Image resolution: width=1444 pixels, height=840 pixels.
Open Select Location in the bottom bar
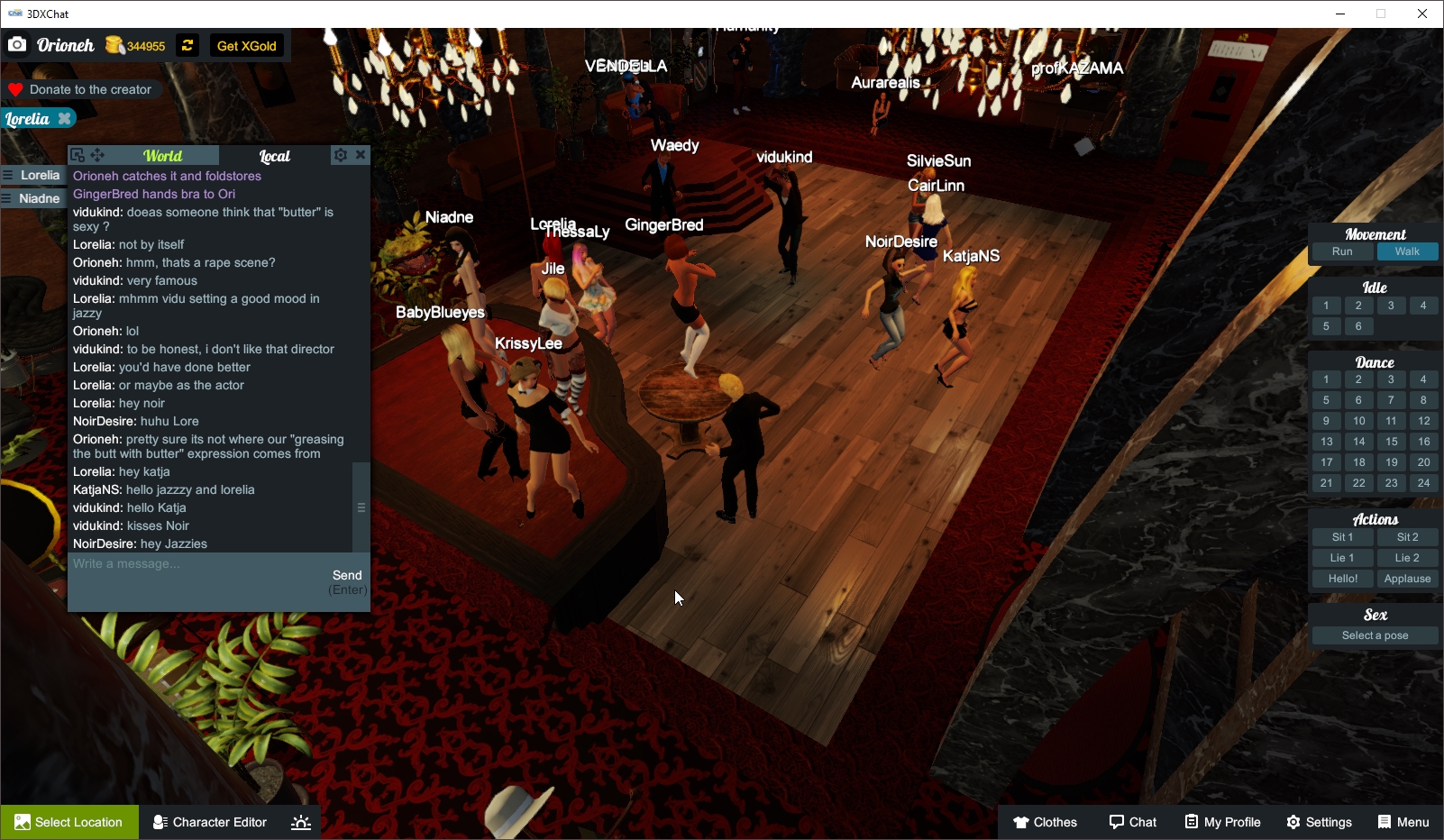(69, 822)
